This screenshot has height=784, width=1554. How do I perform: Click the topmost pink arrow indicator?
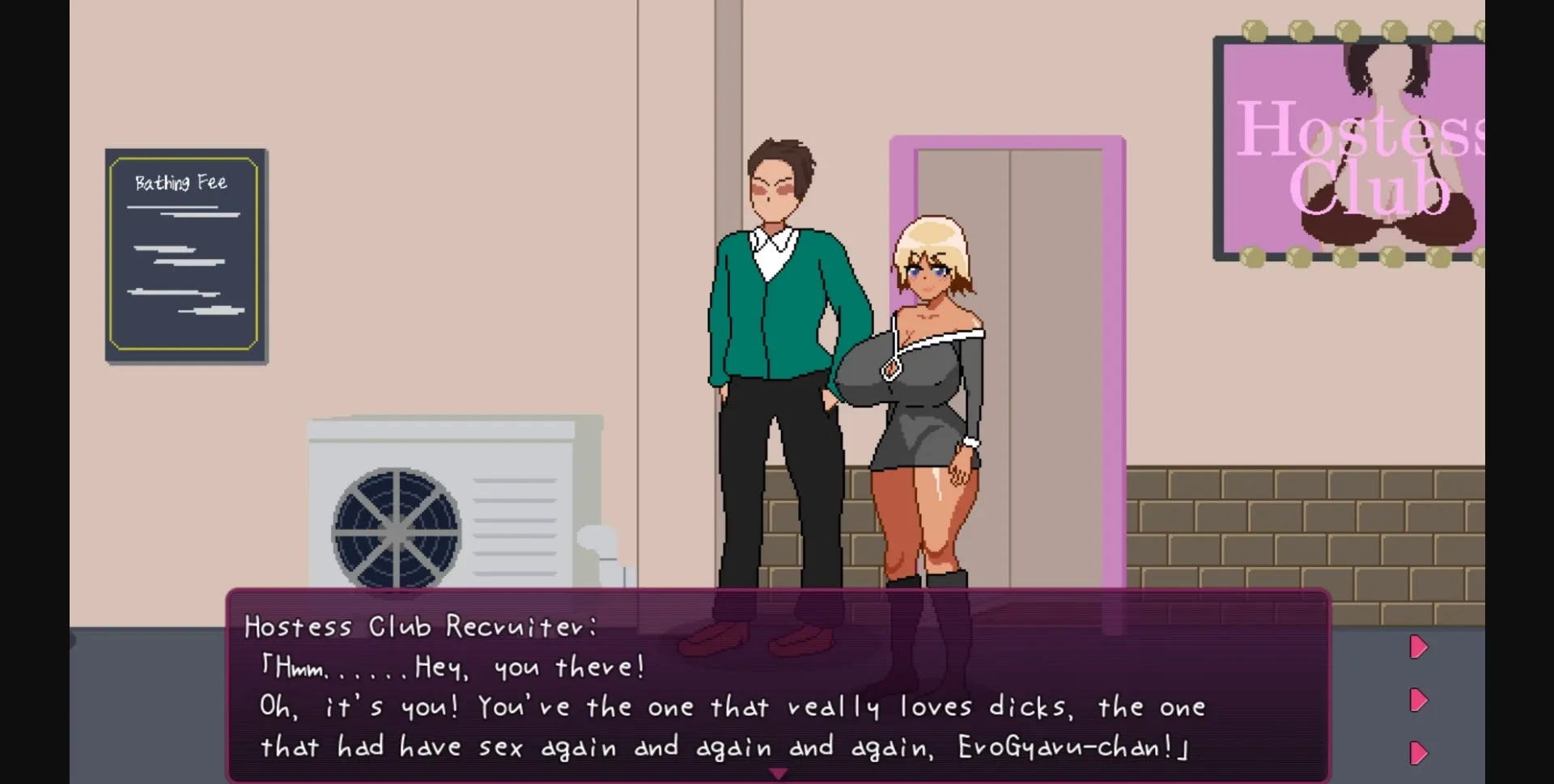(1419, 646)
